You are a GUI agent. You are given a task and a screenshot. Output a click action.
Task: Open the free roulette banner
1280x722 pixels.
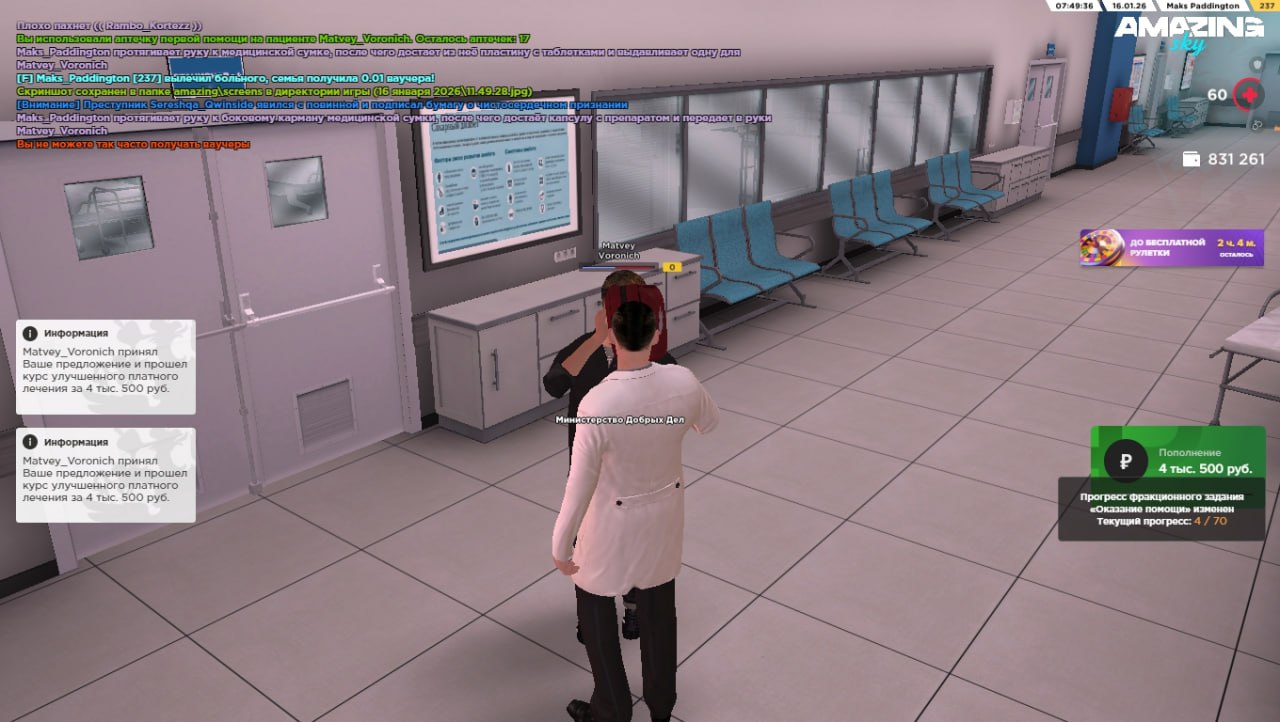pyautogui.click(x=1171, y=248)
